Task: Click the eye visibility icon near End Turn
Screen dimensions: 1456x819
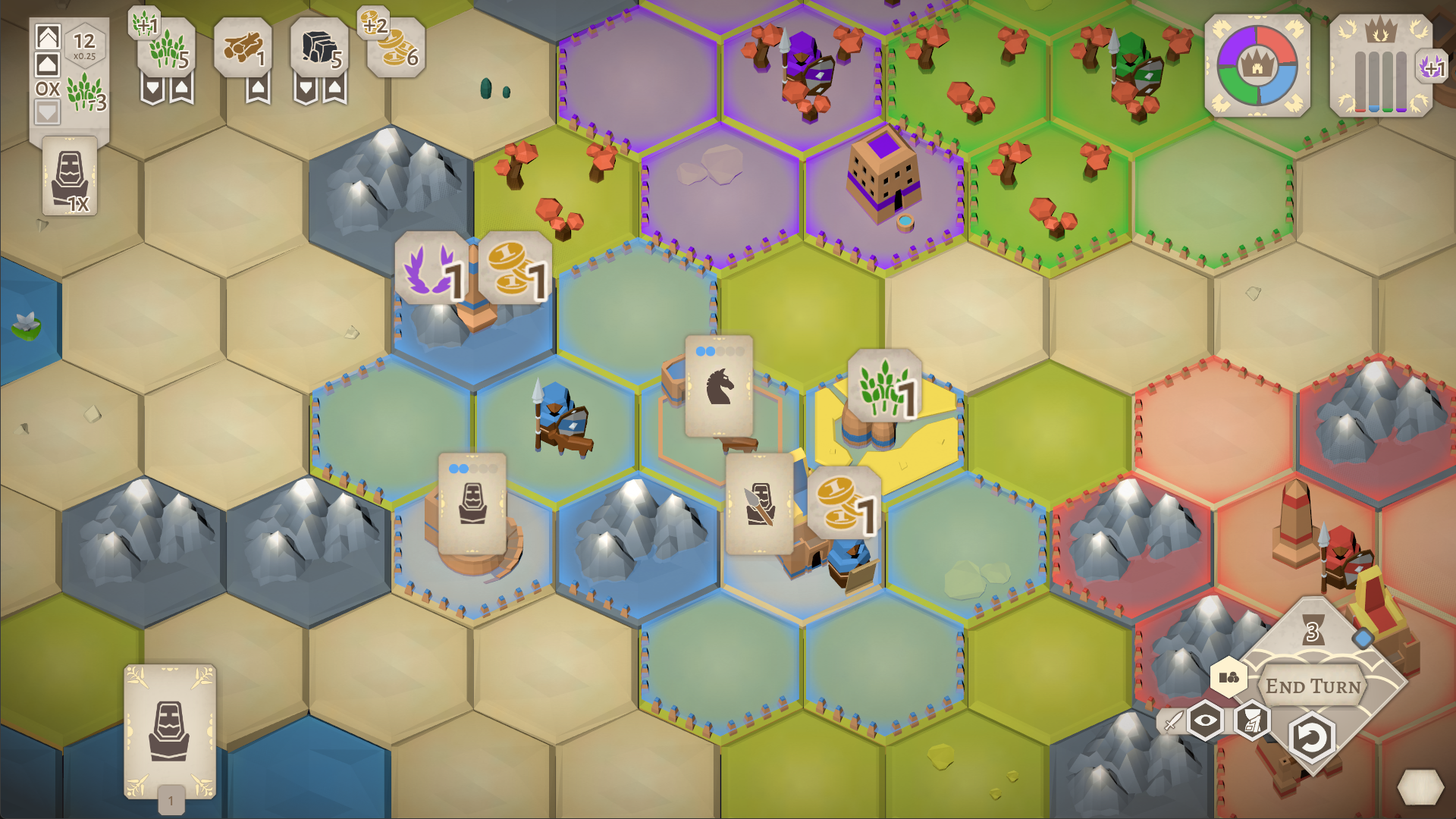Action: click(x=1205, y=720)
